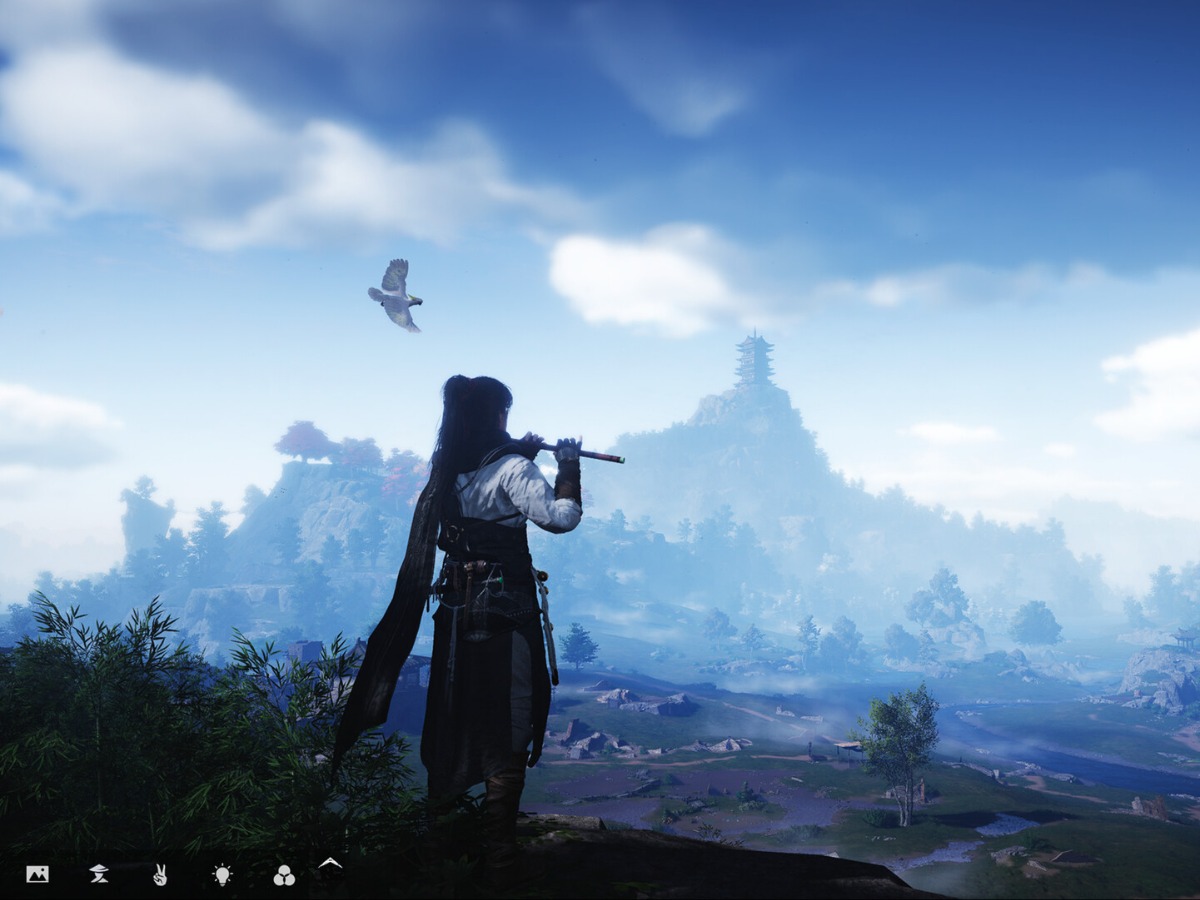
Task: Click the upward chevron arrow icon
Action: (x=329, y=863)
